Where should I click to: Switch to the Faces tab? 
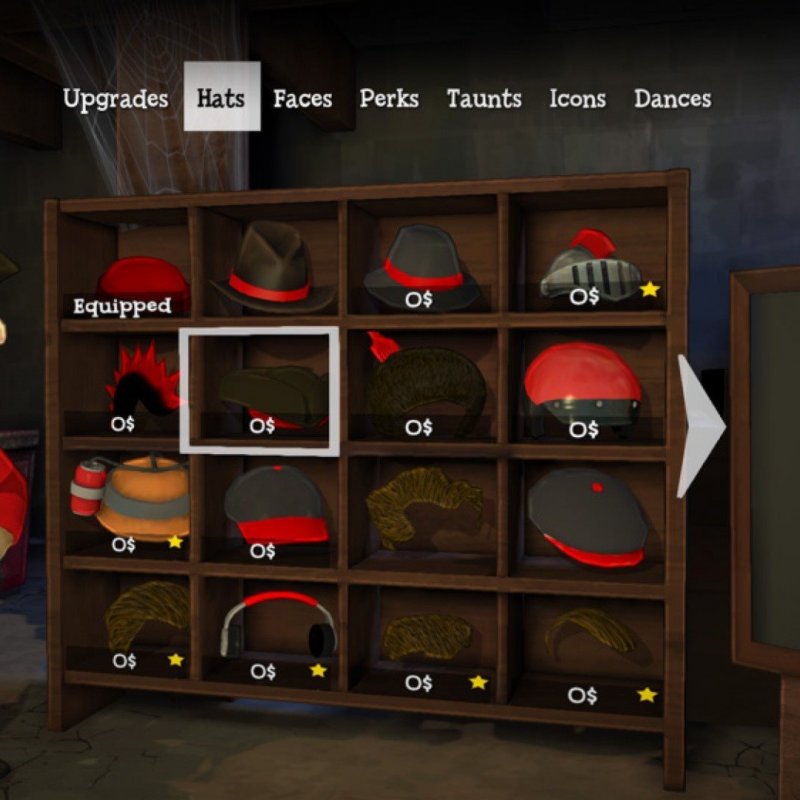point(302,99)
